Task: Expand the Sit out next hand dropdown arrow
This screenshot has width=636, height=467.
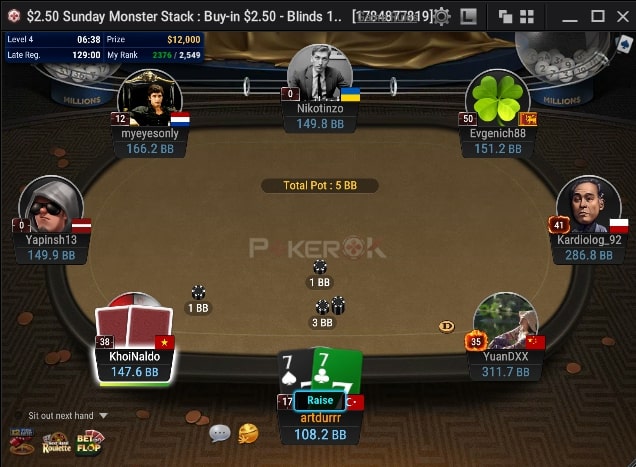Action: [103, 416]
